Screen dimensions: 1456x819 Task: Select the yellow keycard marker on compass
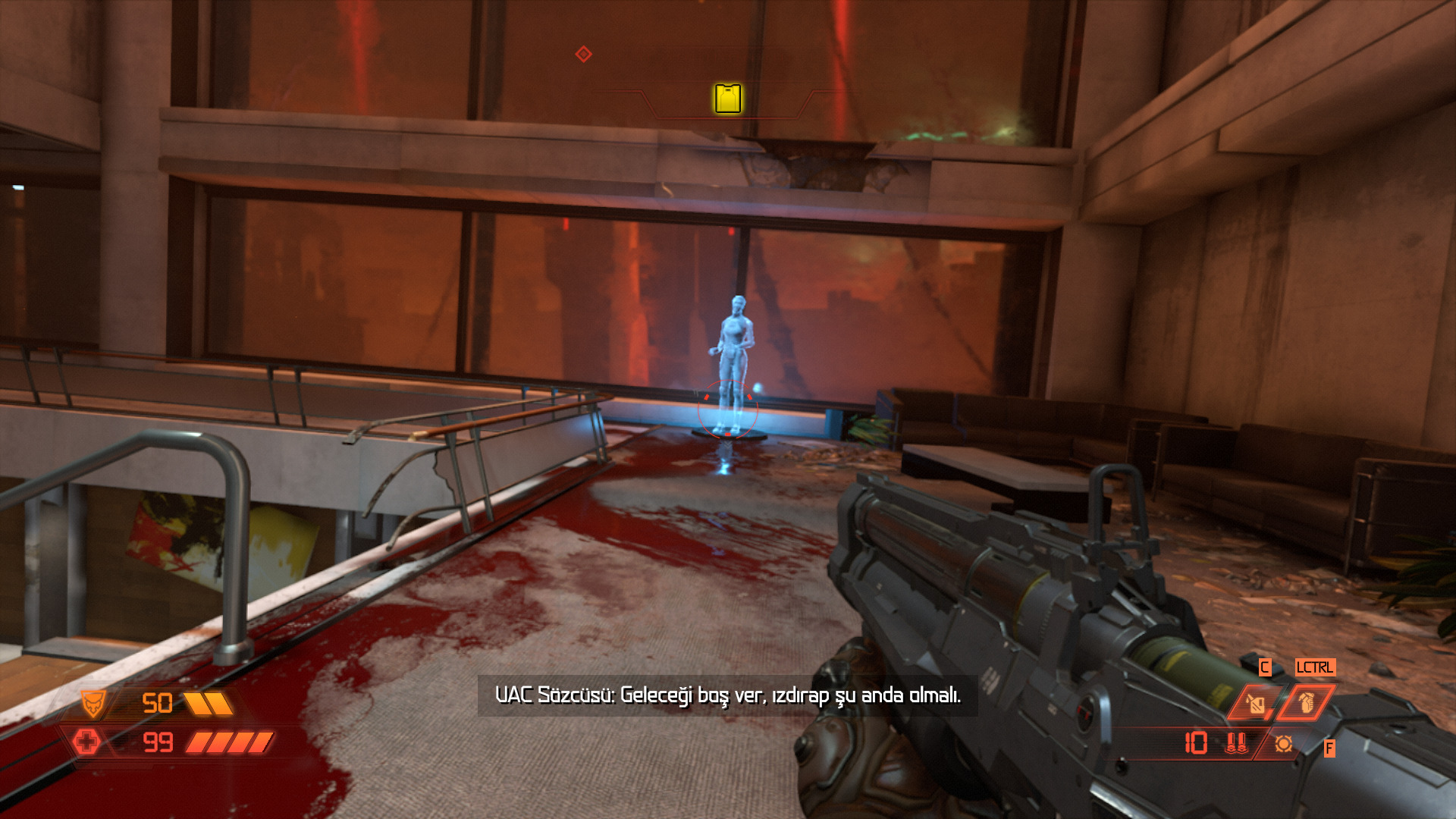pyautogui.click(x=727, y=99)
